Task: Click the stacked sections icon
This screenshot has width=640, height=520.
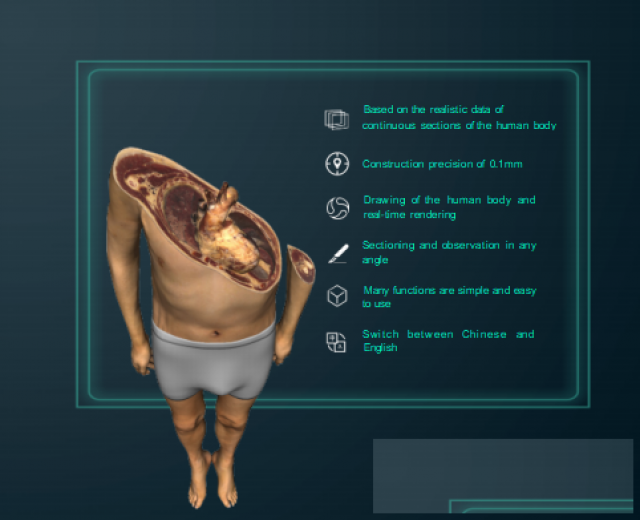Action: click(336, 120)
